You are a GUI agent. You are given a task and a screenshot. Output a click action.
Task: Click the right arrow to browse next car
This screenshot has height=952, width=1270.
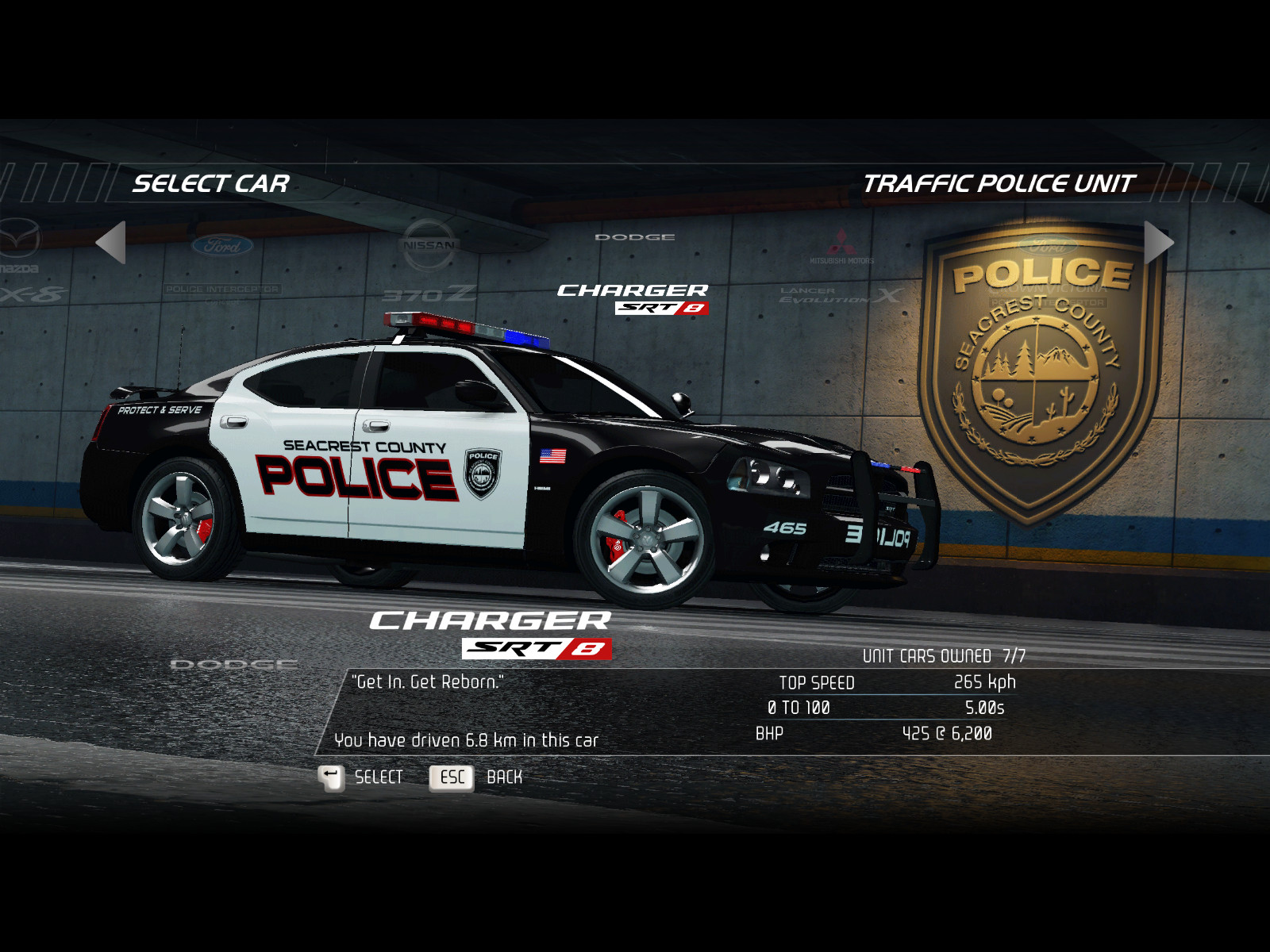pyautogui.click(x=1158, y=242)
